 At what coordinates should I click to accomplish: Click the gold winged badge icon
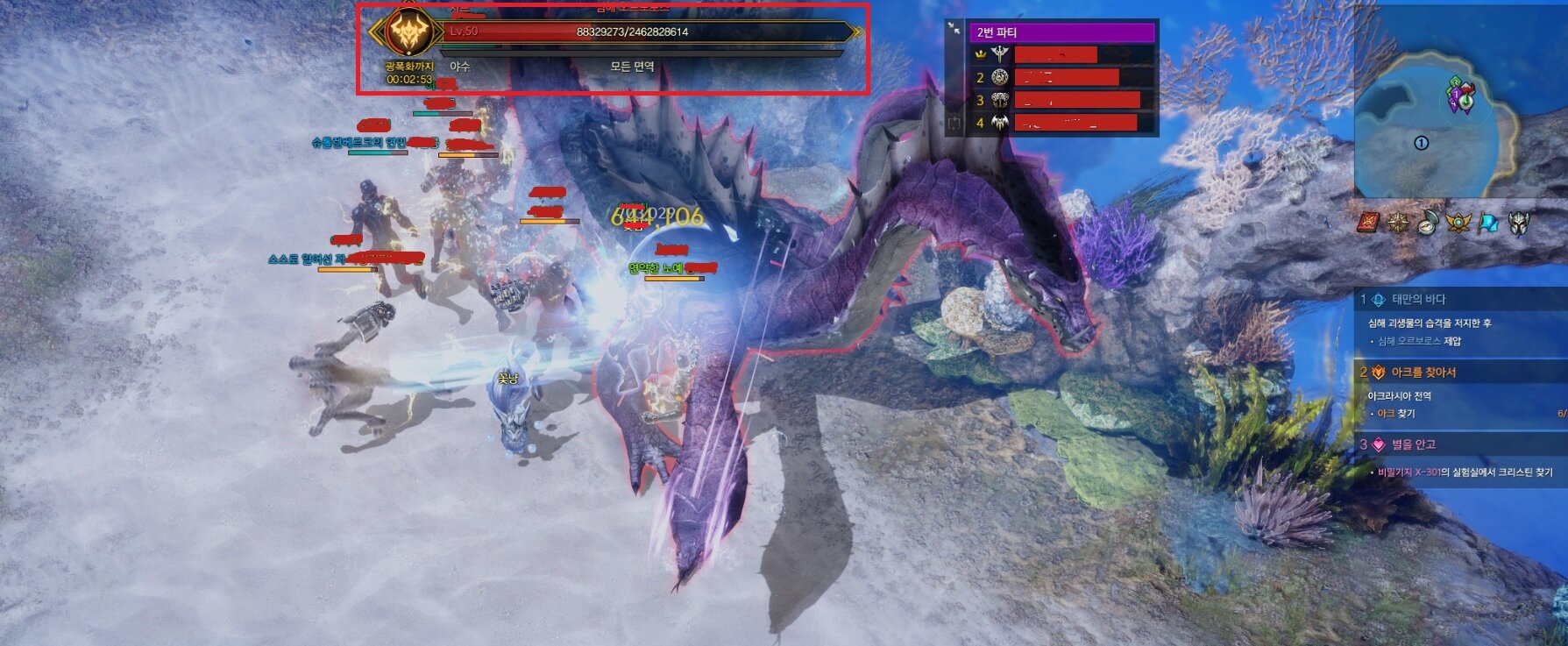click(1458, 223)
